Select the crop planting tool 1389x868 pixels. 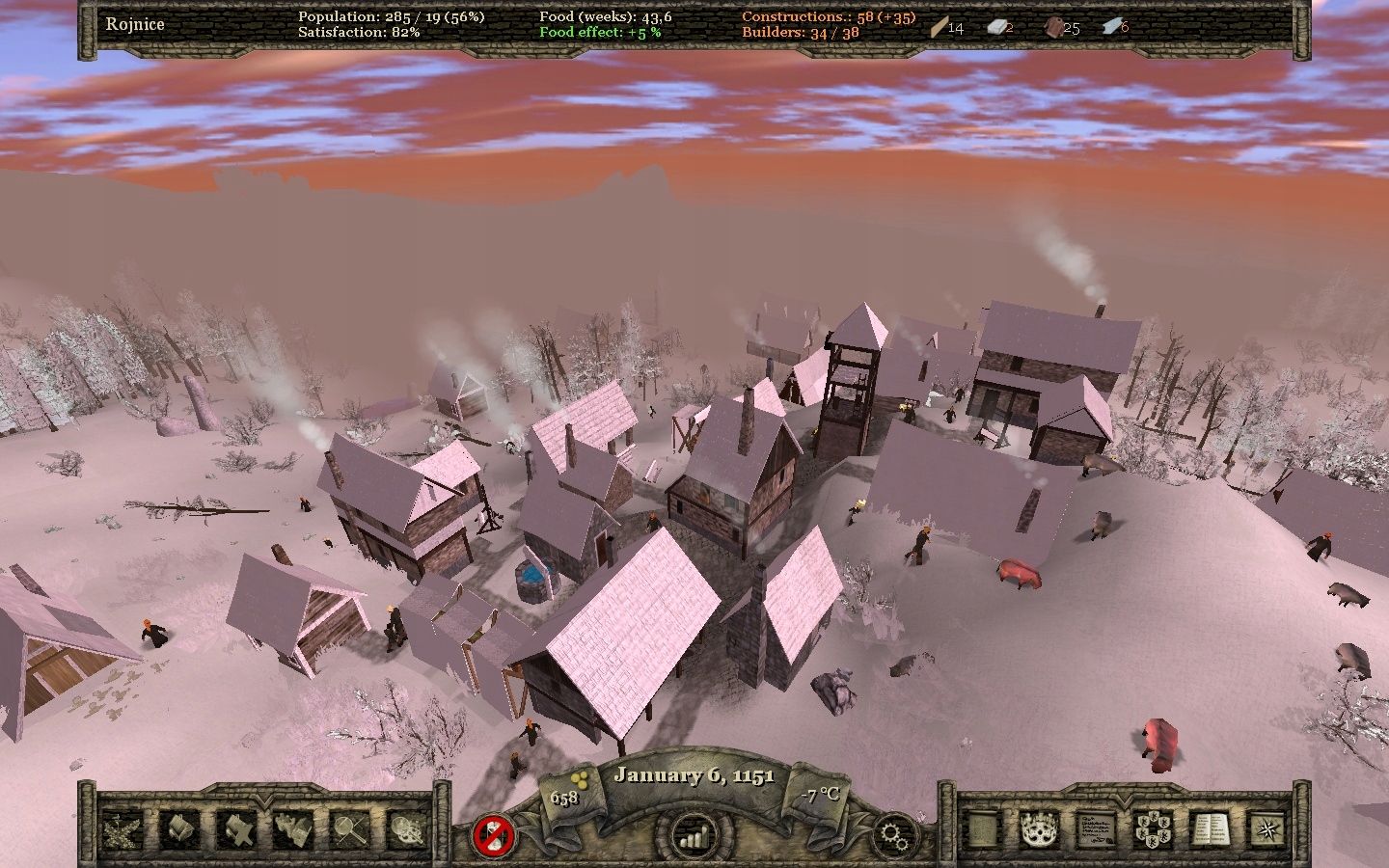click(x=123, y=830)
